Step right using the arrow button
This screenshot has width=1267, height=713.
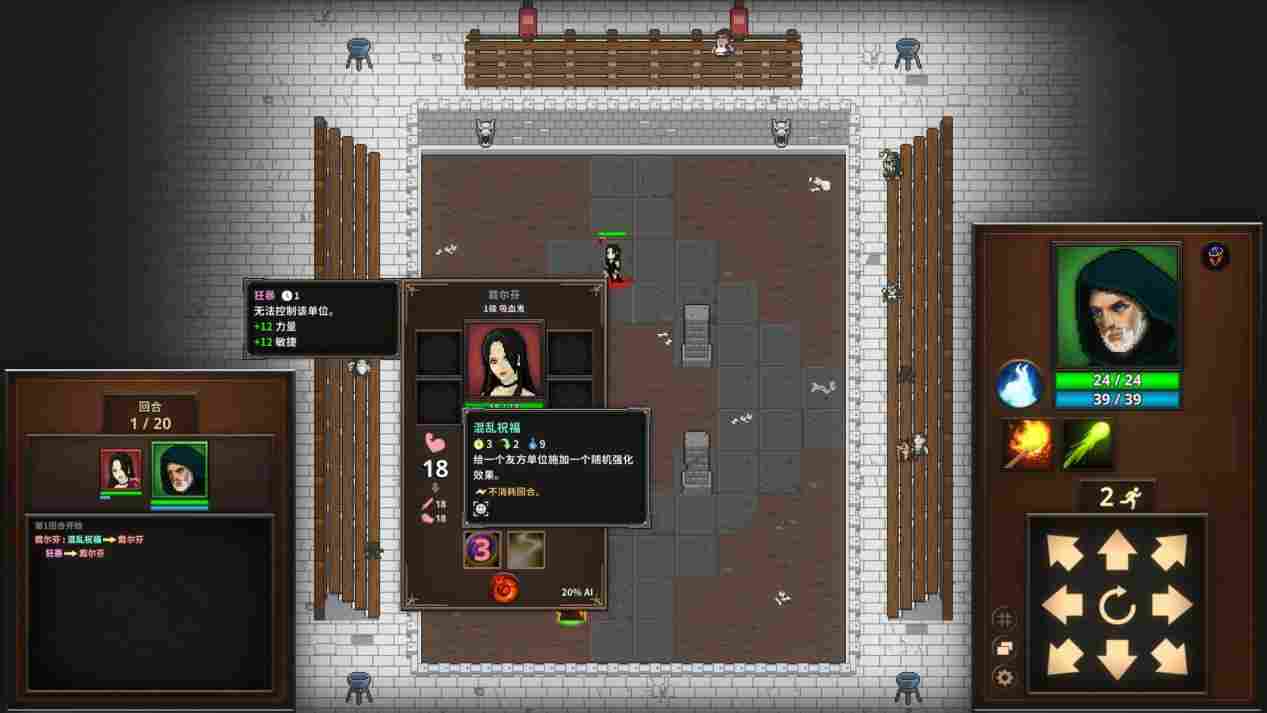point(1170,605)
